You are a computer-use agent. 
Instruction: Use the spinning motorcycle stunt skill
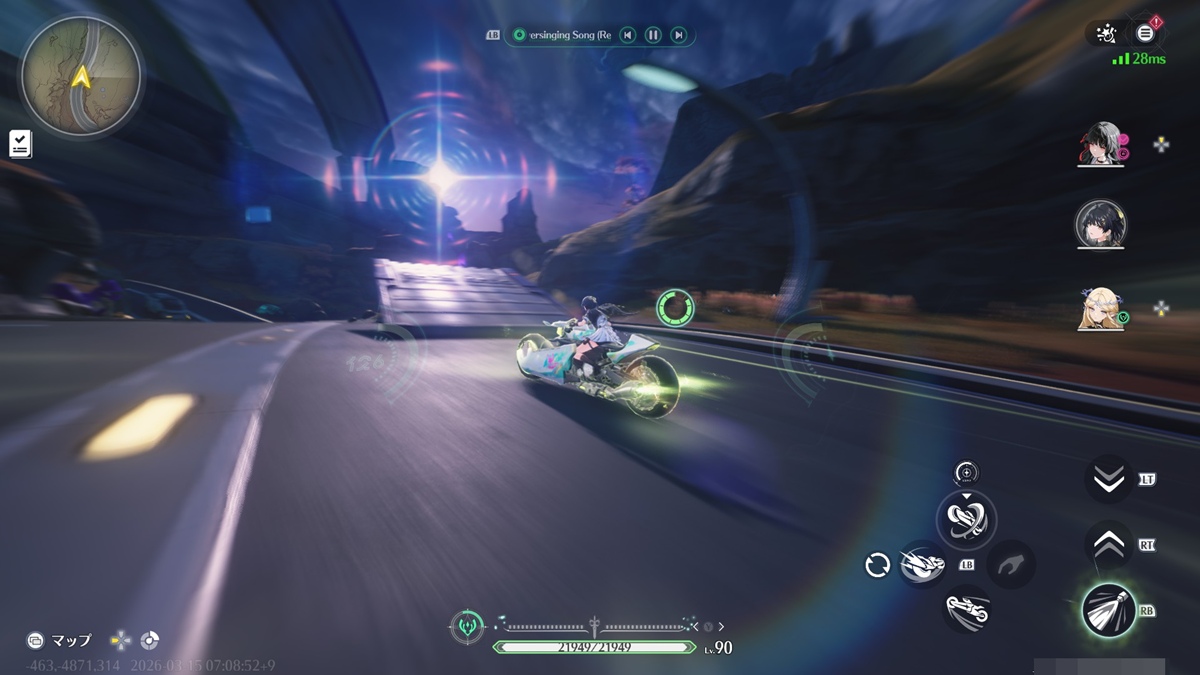(966, 518)
